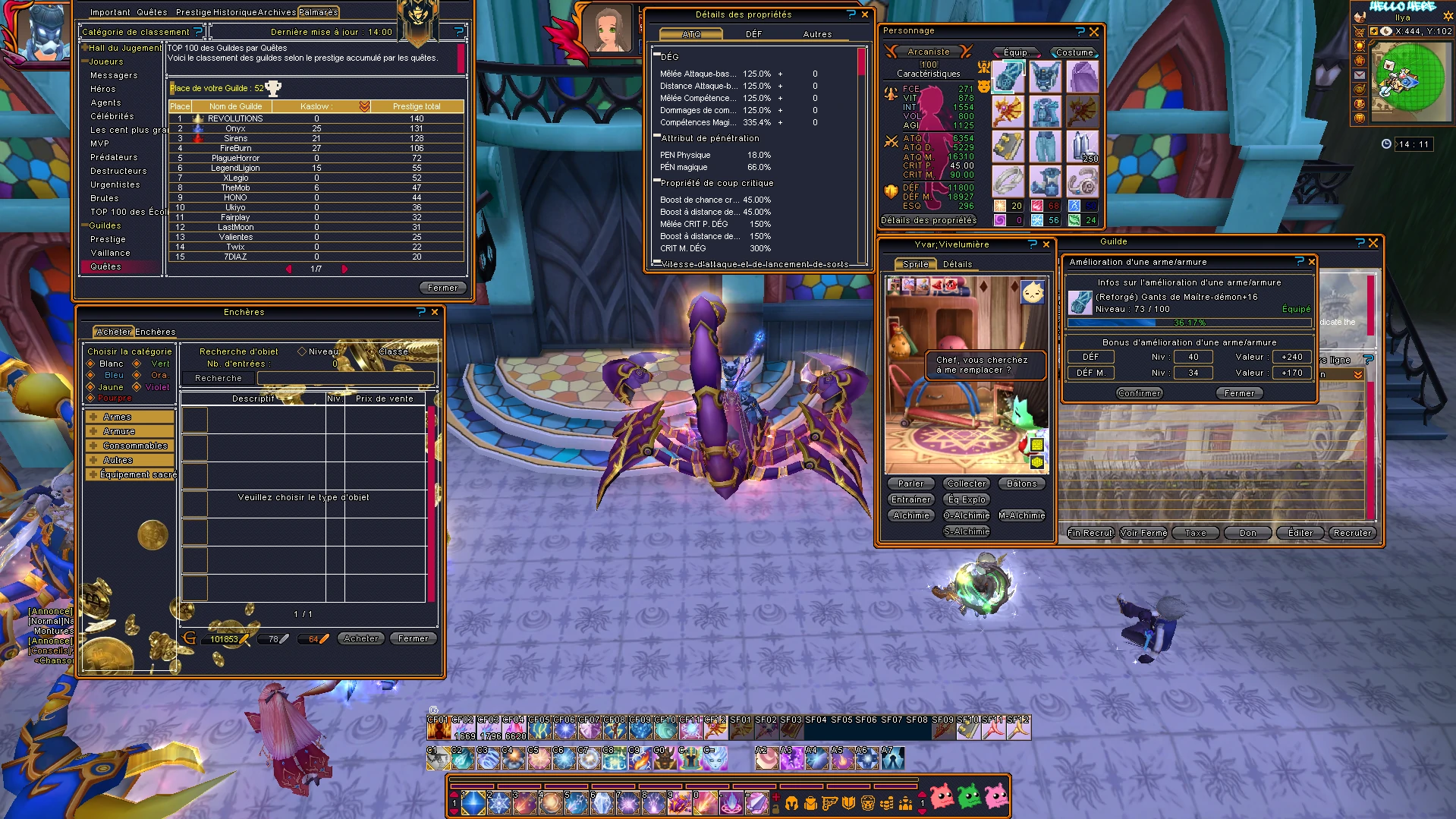Collapse the Propriété de coup critique section
This screenshot has width=1456, height=819.
(657, 181)
